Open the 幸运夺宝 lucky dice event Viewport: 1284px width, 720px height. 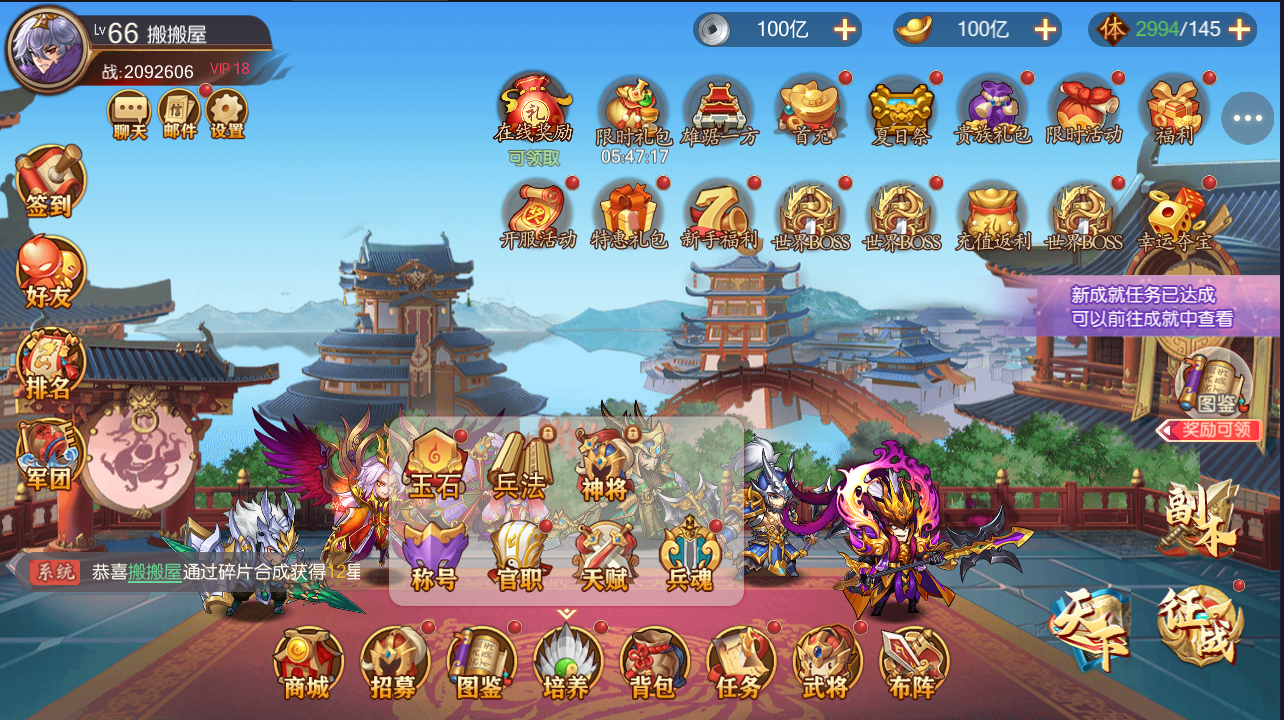pos(1174,215)
